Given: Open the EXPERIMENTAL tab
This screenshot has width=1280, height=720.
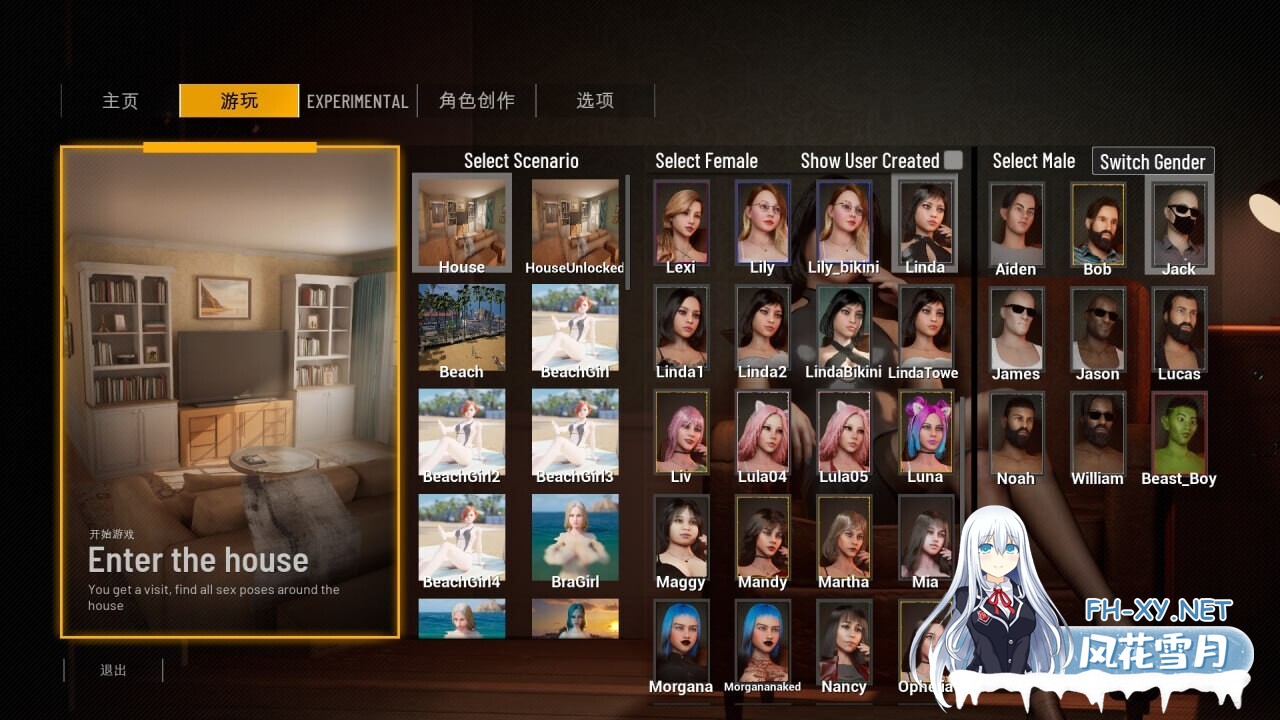Looking at the screenshot, I should (x=357, y=101).
